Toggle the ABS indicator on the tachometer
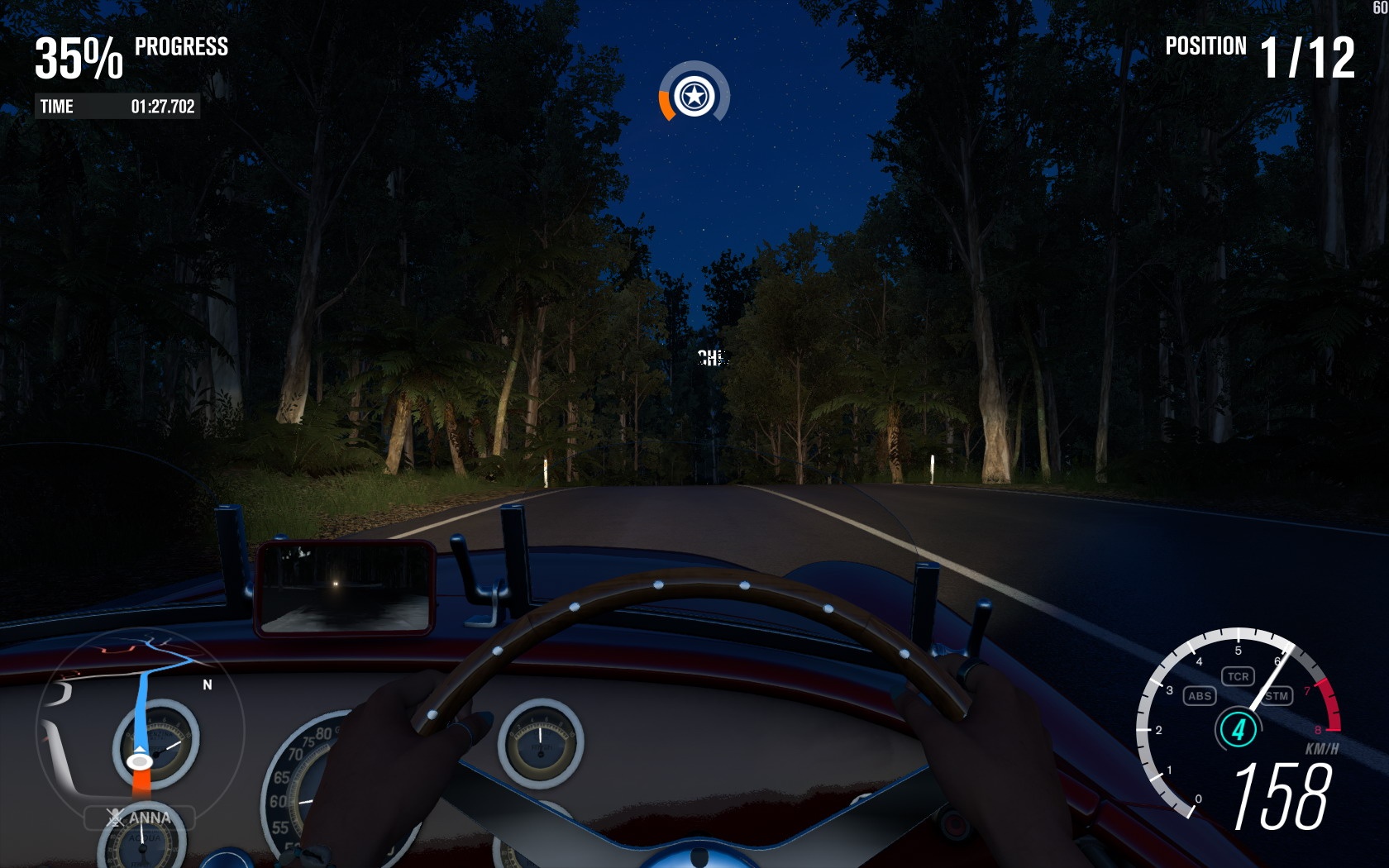This screenshot has width=1389, height=868. (1199, 696)
